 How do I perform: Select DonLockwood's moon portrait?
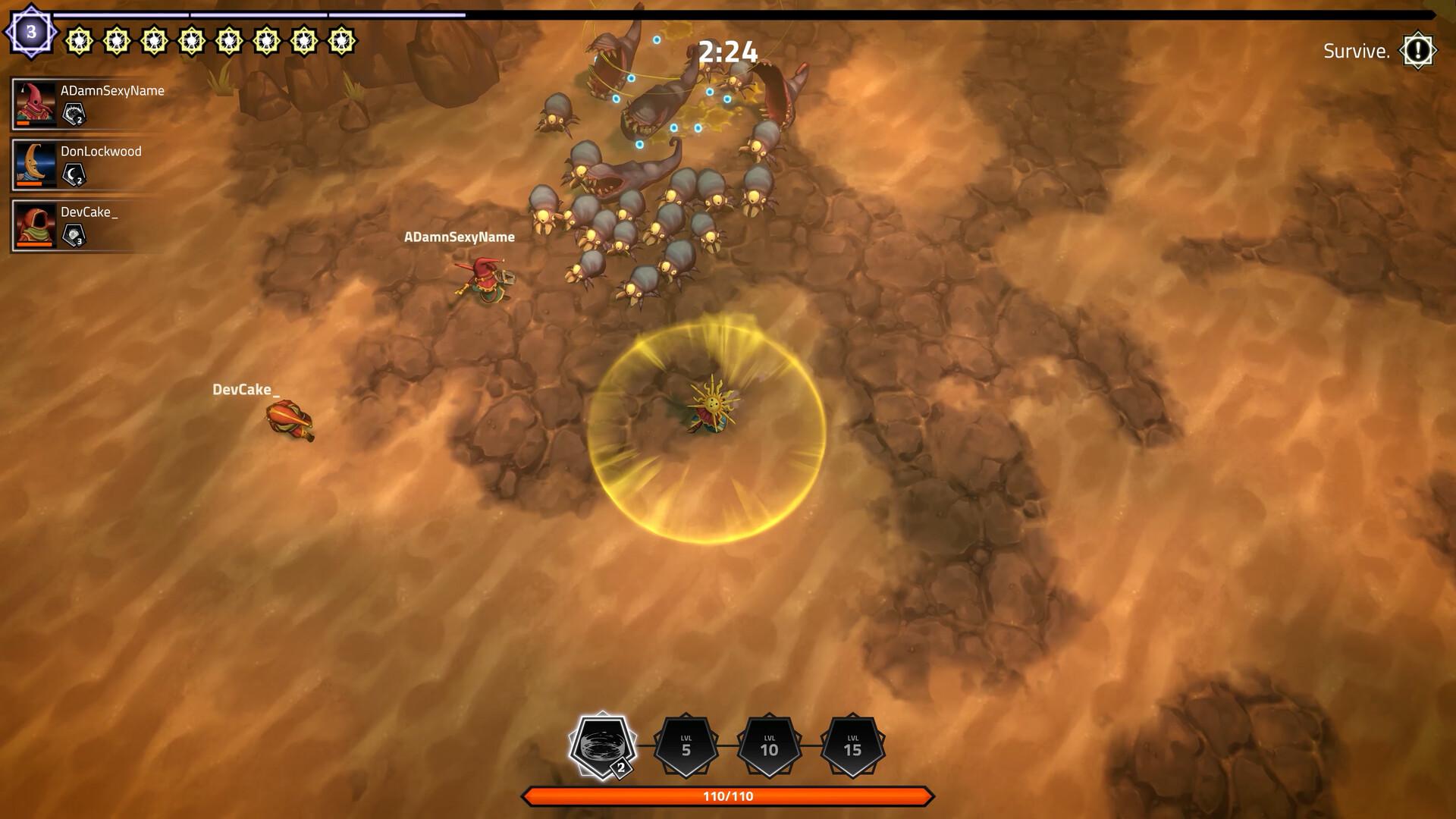[36, 164]
